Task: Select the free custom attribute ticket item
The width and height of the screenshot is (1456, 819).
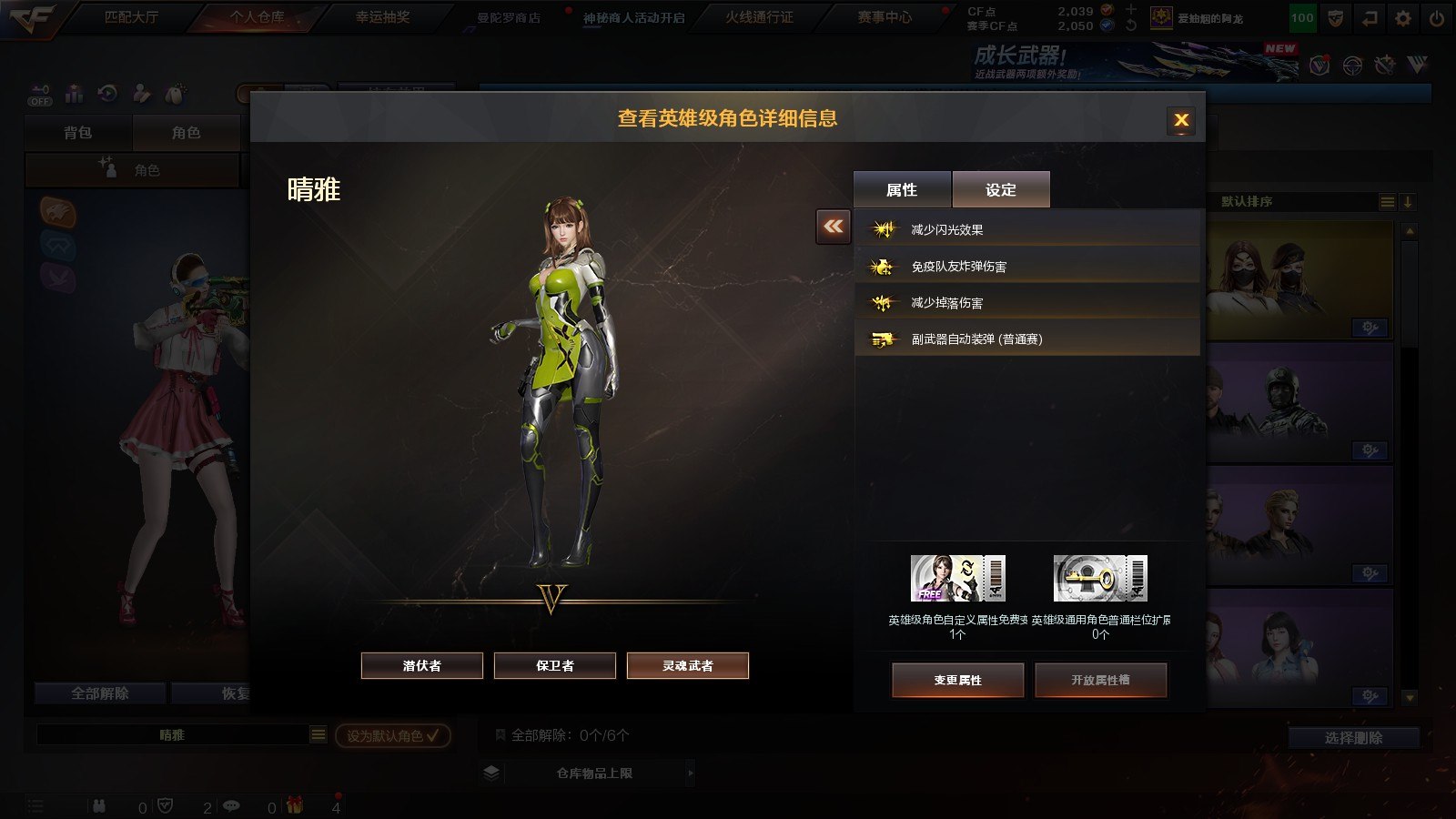Action: [958, 579]
